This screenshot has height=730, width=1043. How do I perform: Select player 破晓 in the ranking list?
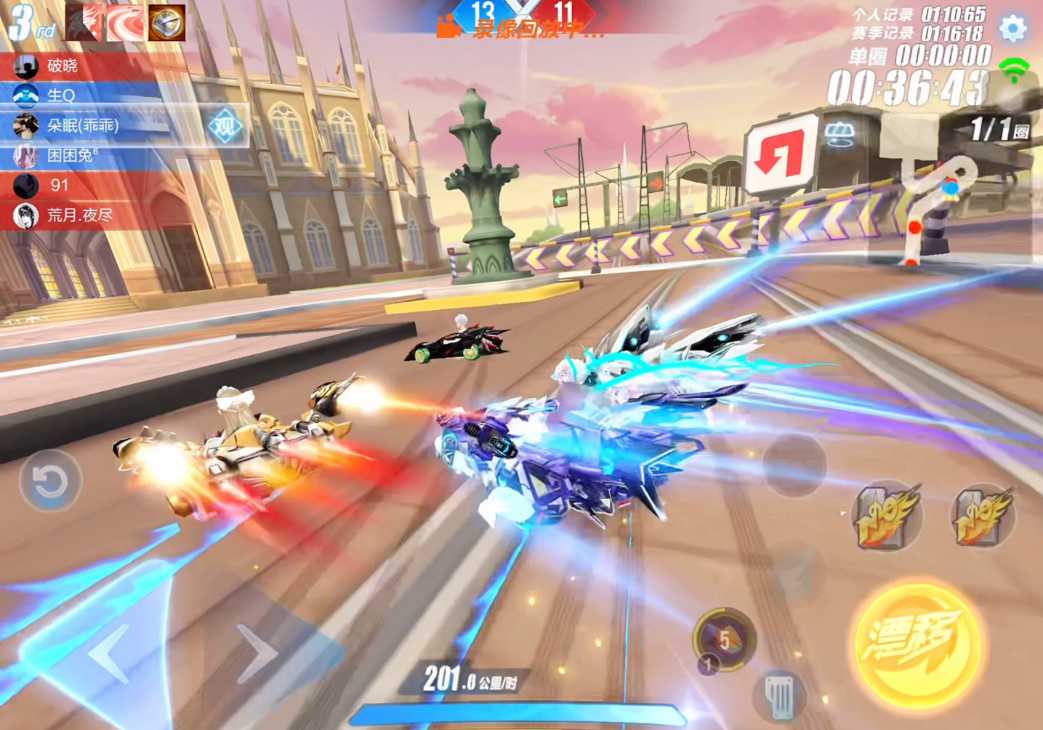point(80,66)
